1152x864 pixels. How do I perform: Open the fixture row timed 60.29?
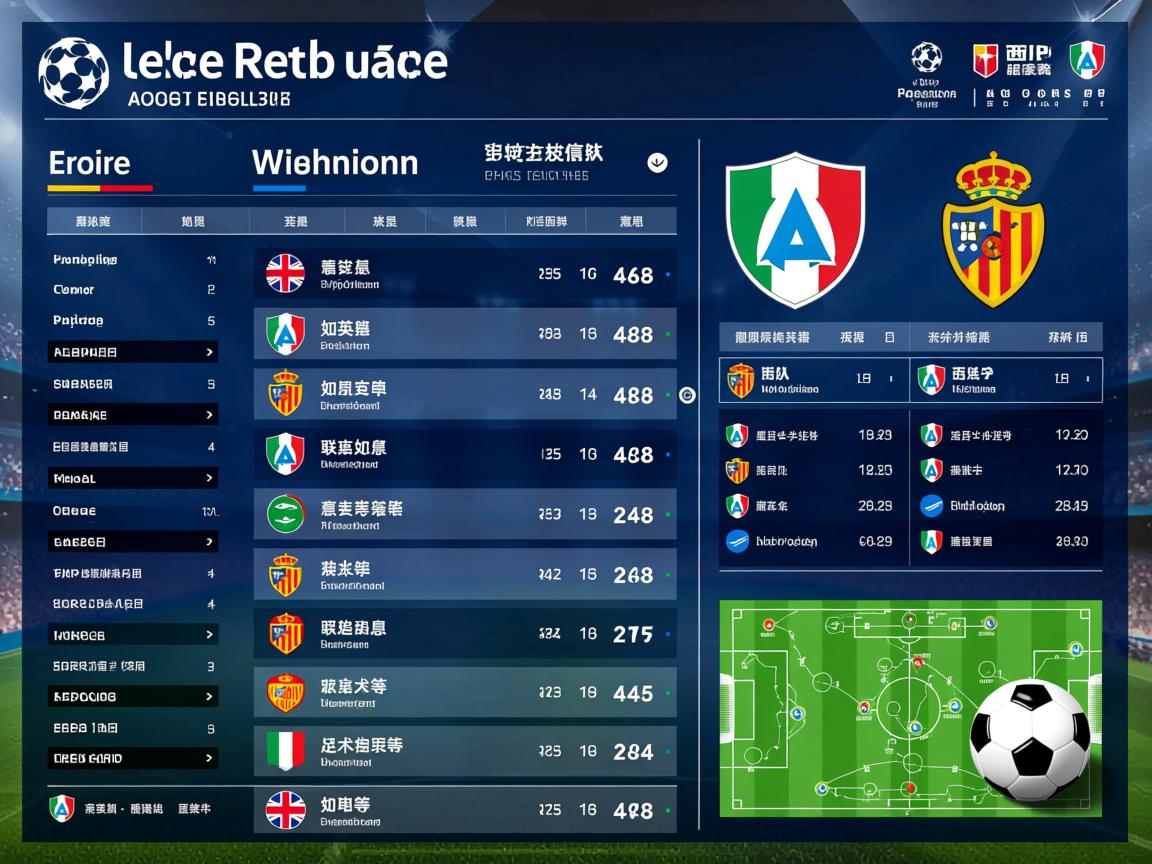click(x=810, y=541)
